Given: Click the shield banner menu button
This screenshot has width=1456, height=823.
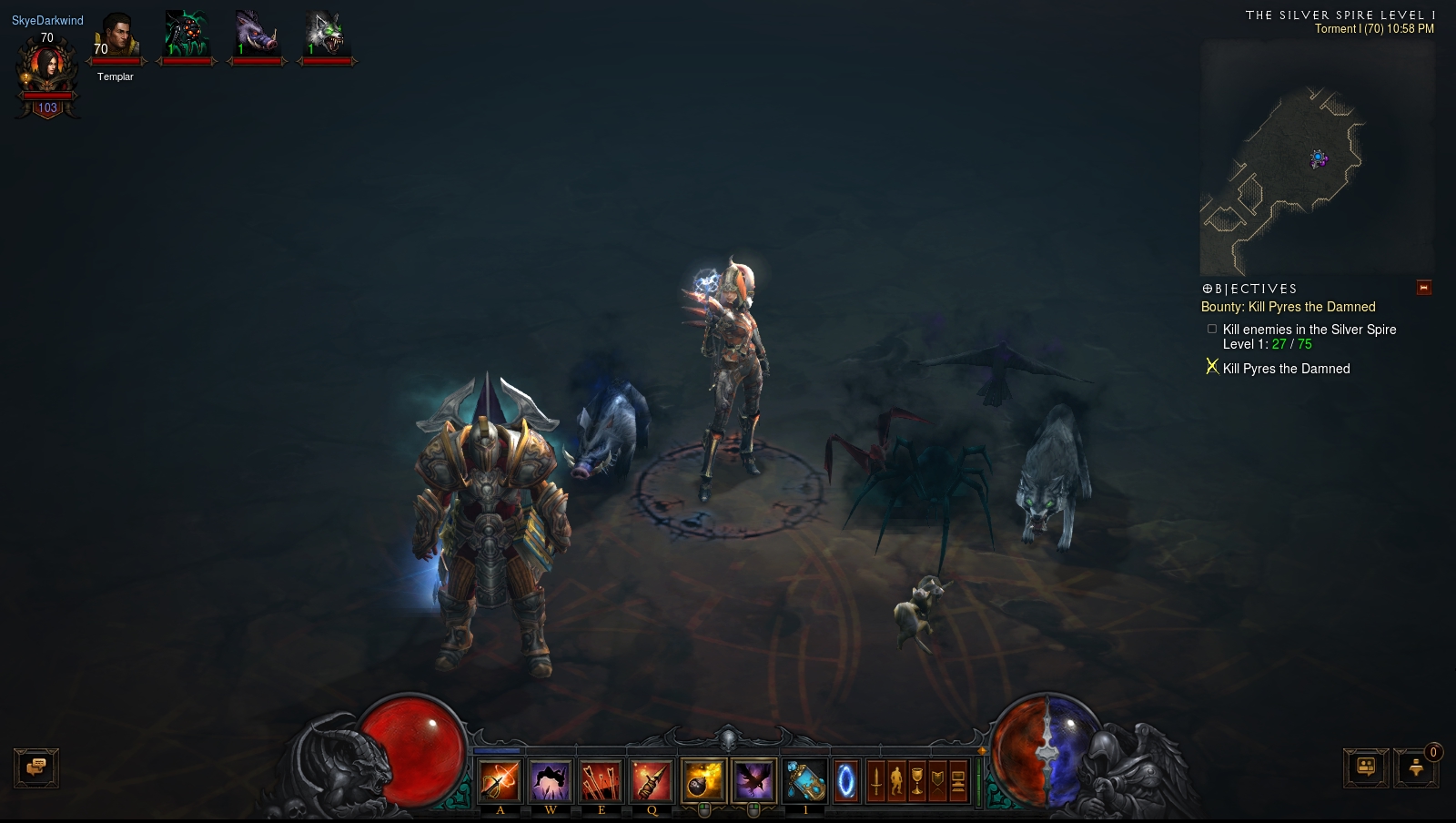Looking at the screenshot, I should (x=937, y=781).
